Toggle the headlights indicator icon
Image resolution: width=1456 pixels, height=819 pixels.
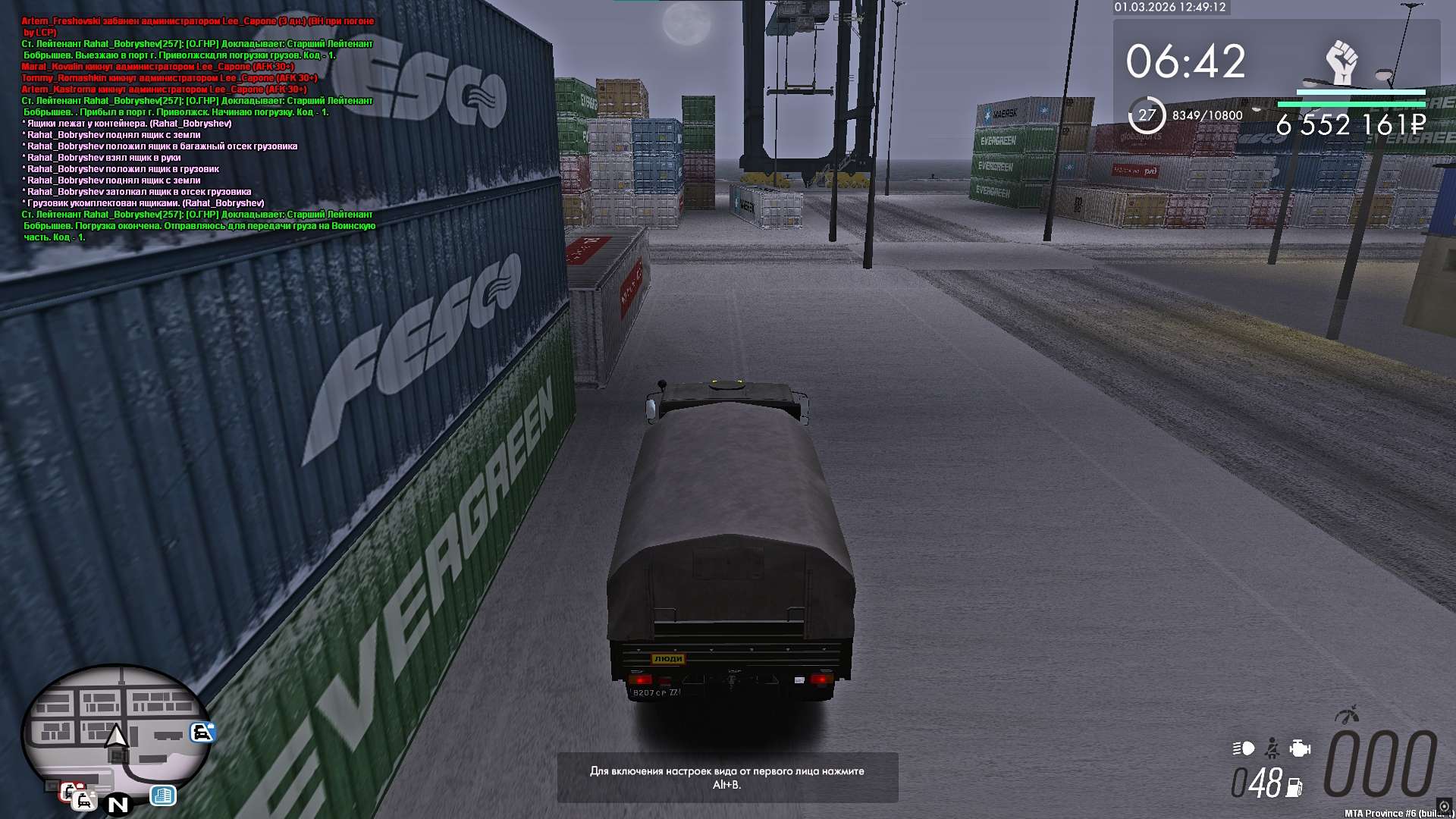[1244, 749]
